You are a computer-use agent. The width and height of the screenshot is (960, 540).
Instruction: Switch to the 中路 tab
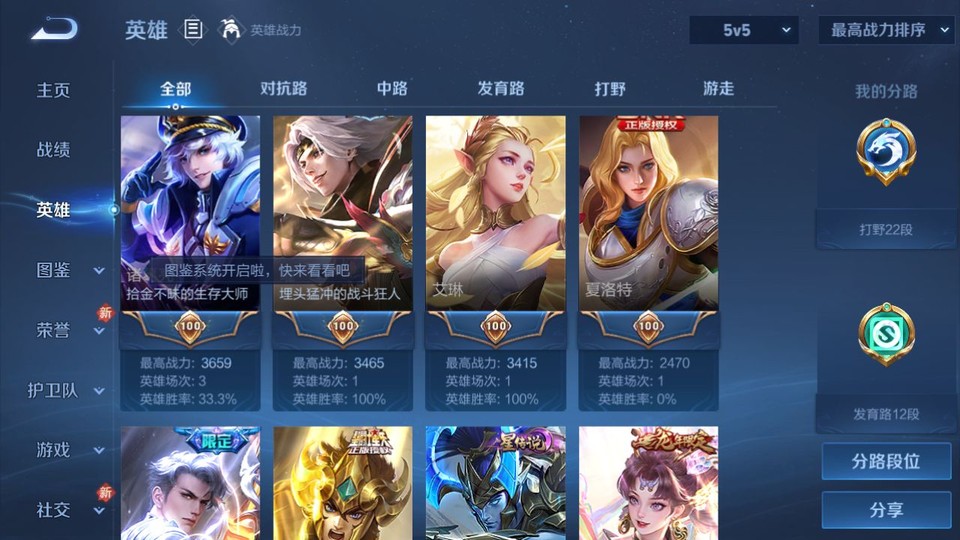(x=392, y=89)
